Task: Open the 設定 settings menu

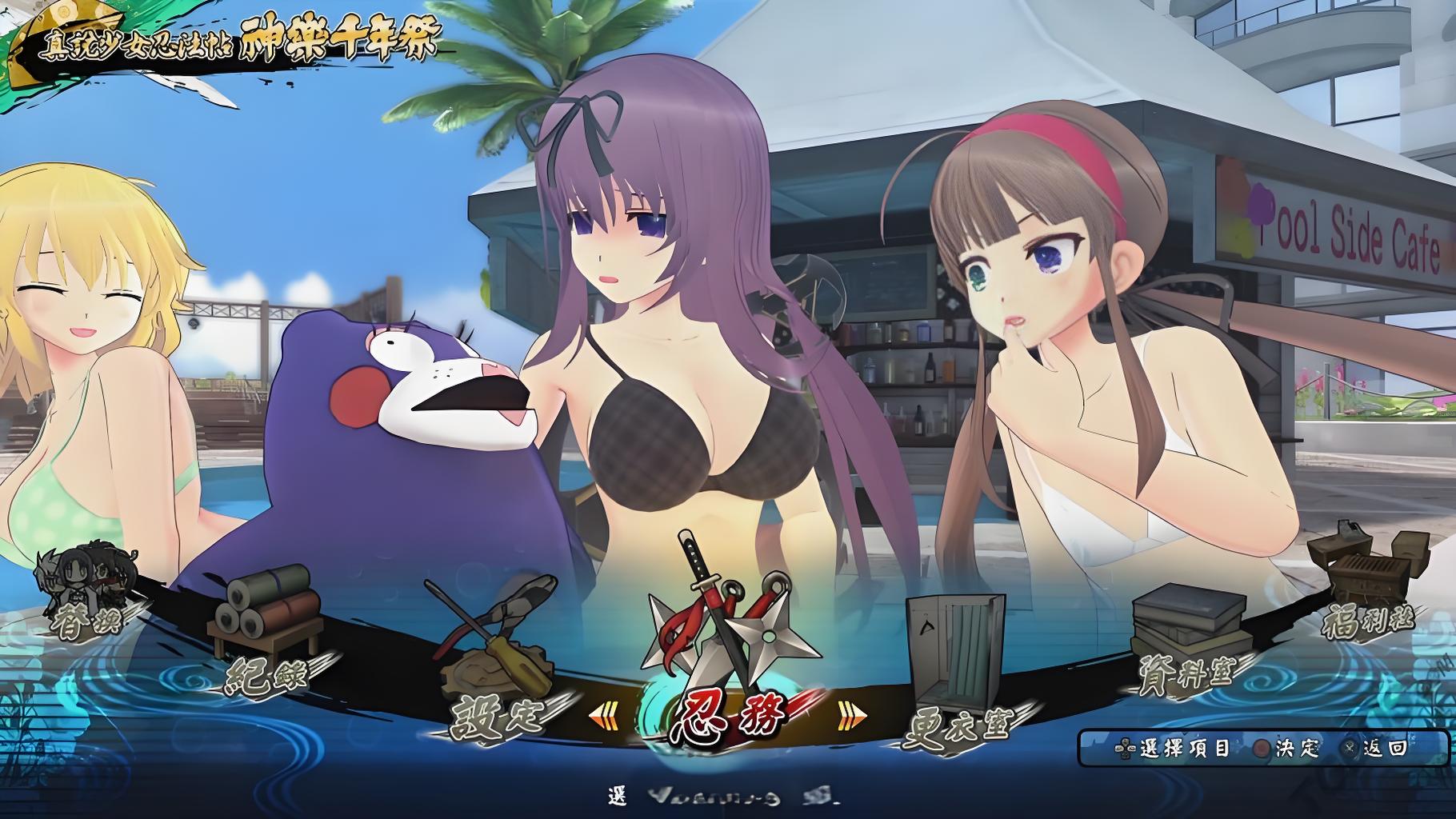Action: (x=496, y=714)
